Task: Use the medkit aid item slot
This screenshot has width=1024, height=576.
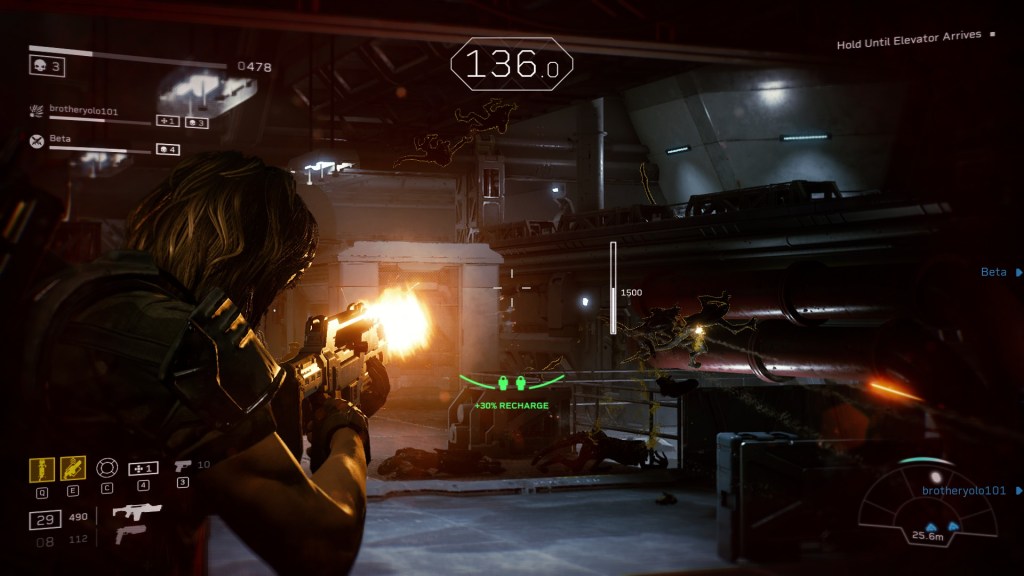Action: click(x=143, y=468)
